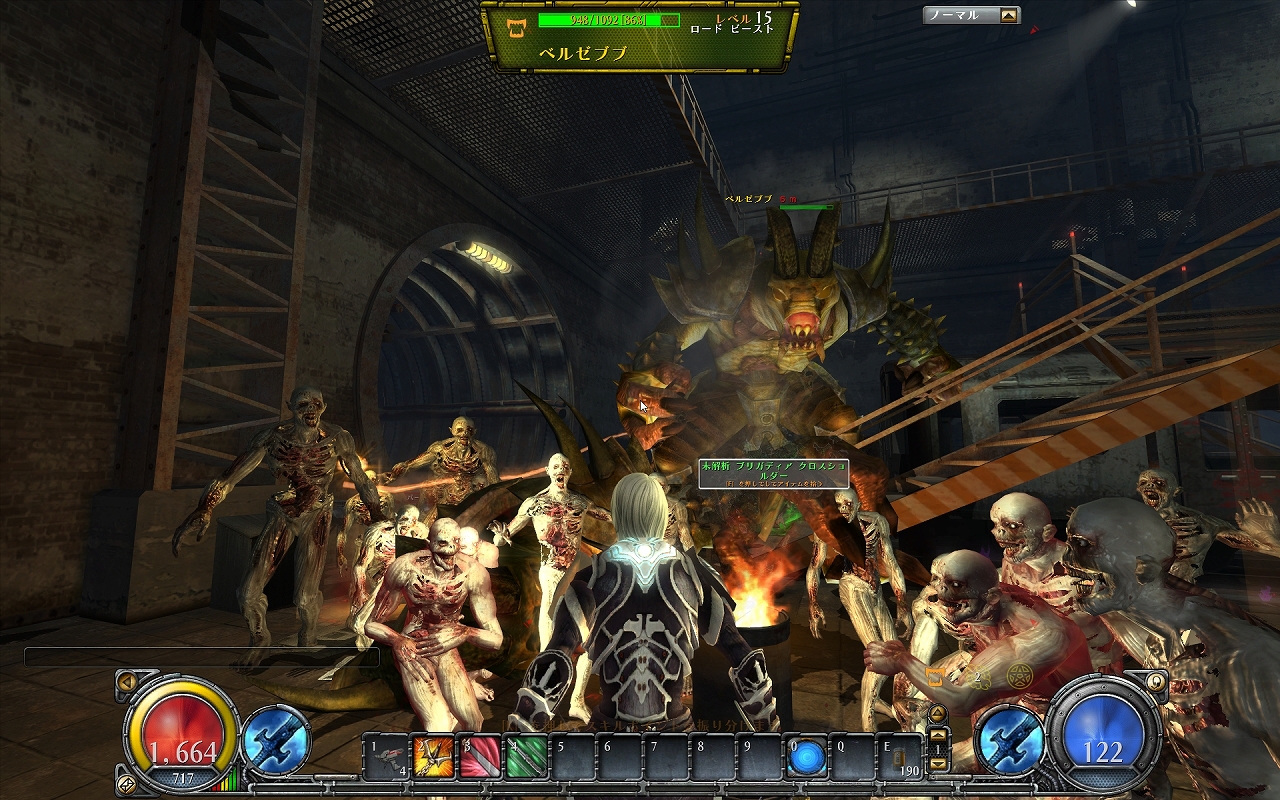Viewport: 1280px width, 800px height.
Task: Click the chat input bar
Action: pyautogui.click(x=201, y=657)
